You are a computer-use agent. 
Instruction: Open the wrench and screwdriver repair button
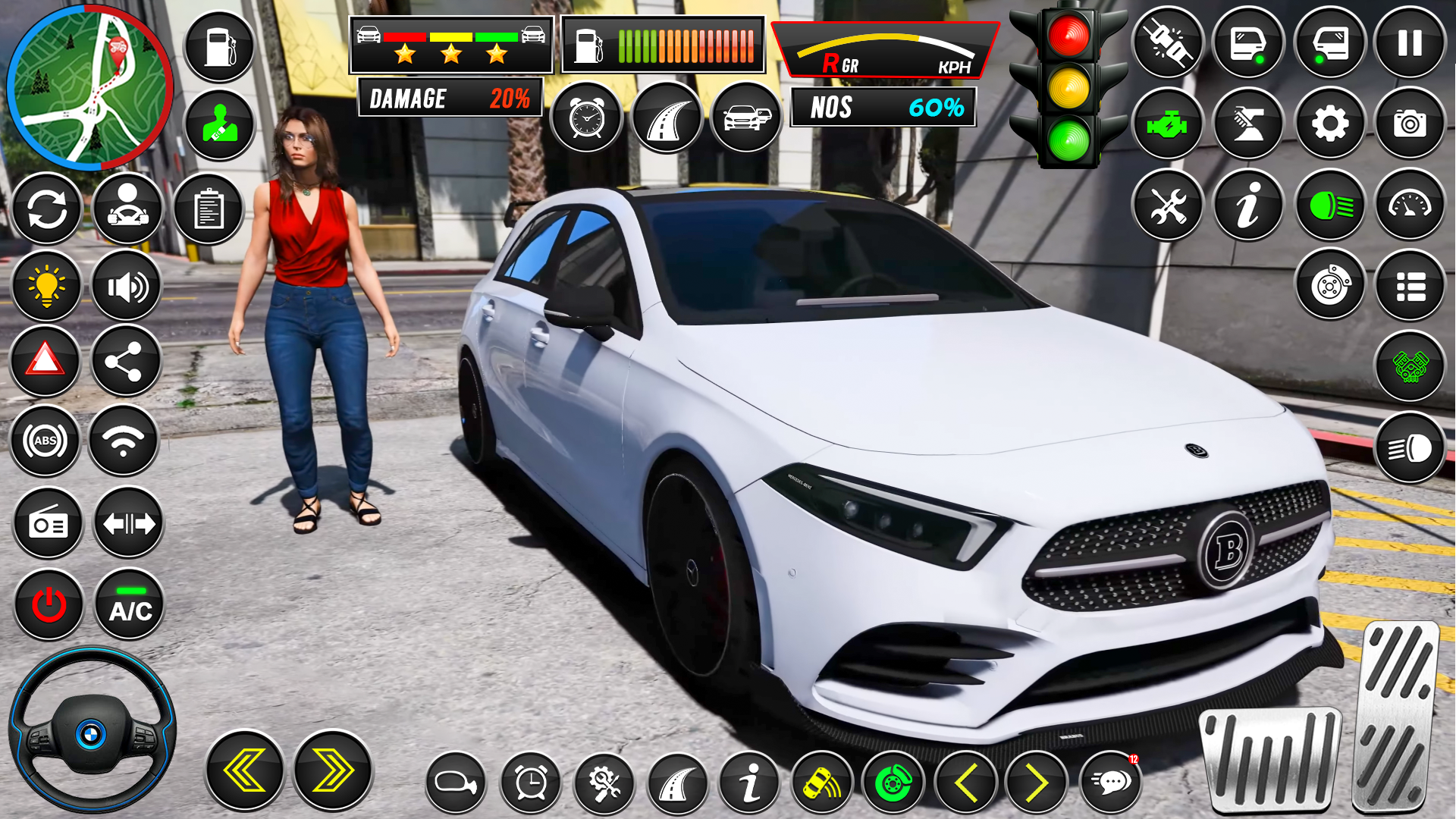click(x=1168, y=205)
